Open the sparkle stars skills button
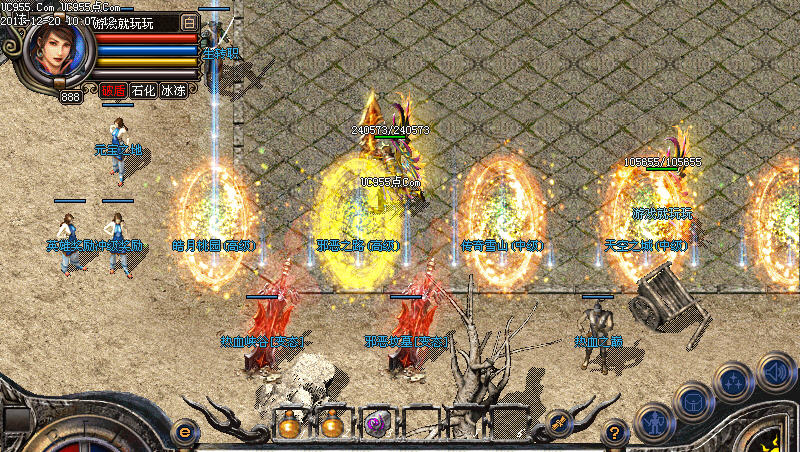The height and width of the screenshot is (452, 800). point(733,381)
